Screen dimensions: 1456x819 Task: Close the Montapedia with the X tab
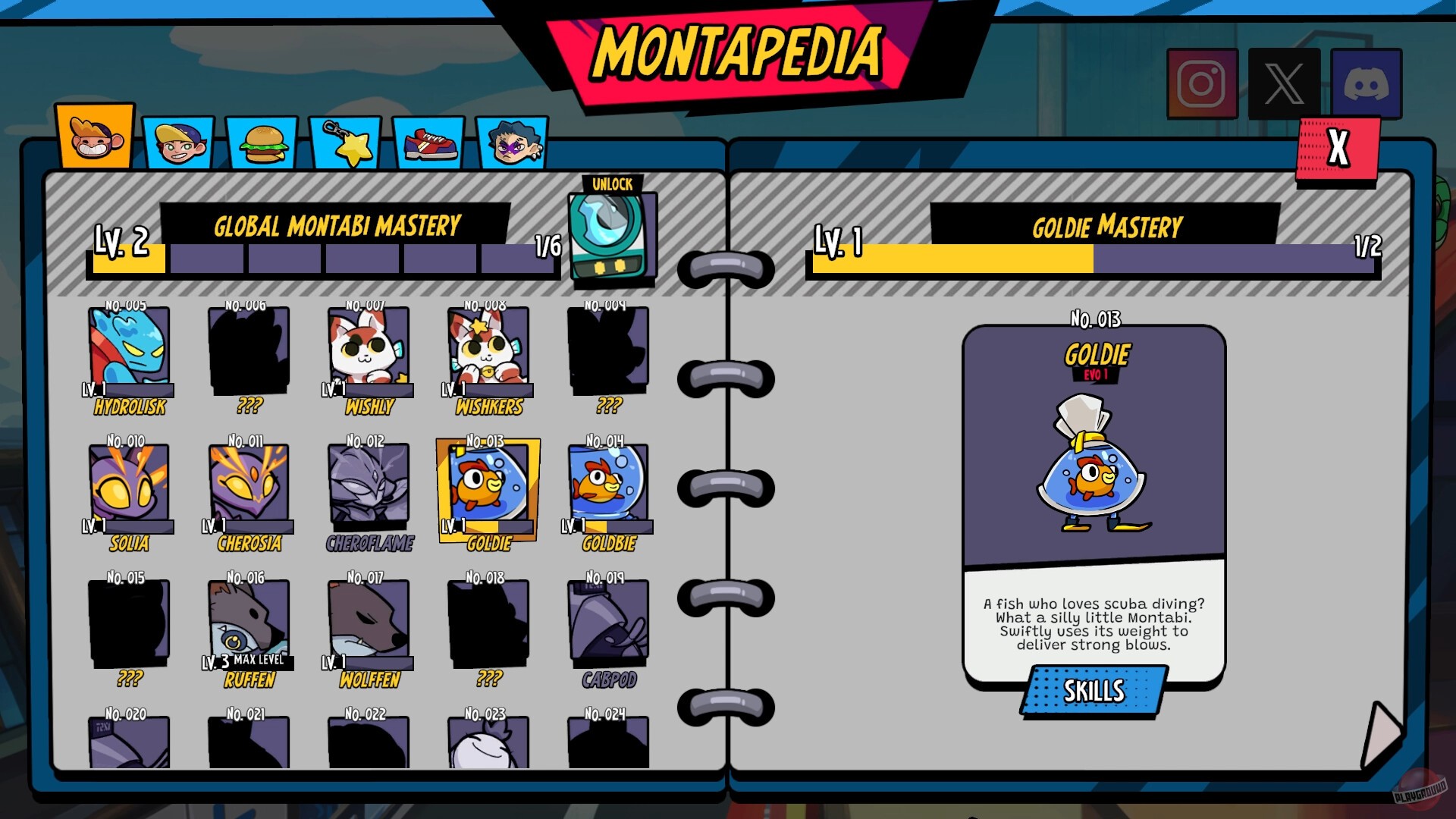(1340, 148)
